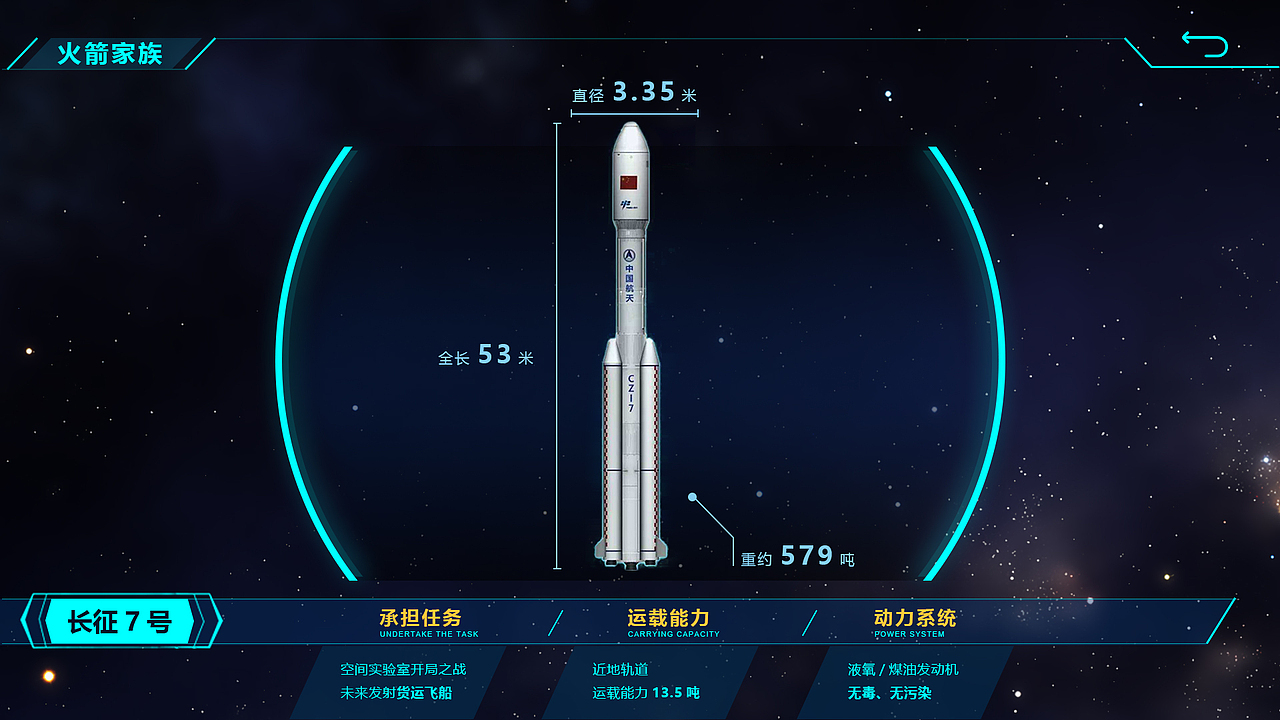Click the Chinese flag on the rocket nose
This screenshot has height=720, width=1280.
628,184
